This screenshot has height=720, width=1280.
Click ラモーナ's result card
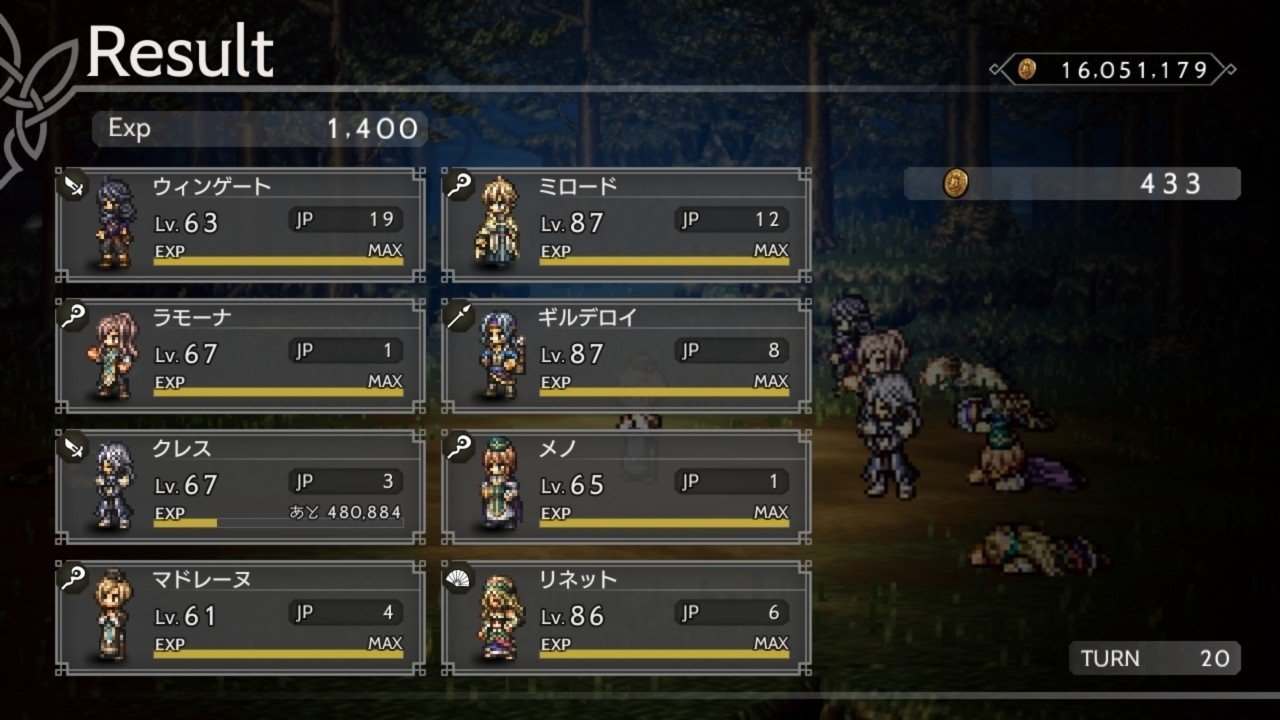240,356
